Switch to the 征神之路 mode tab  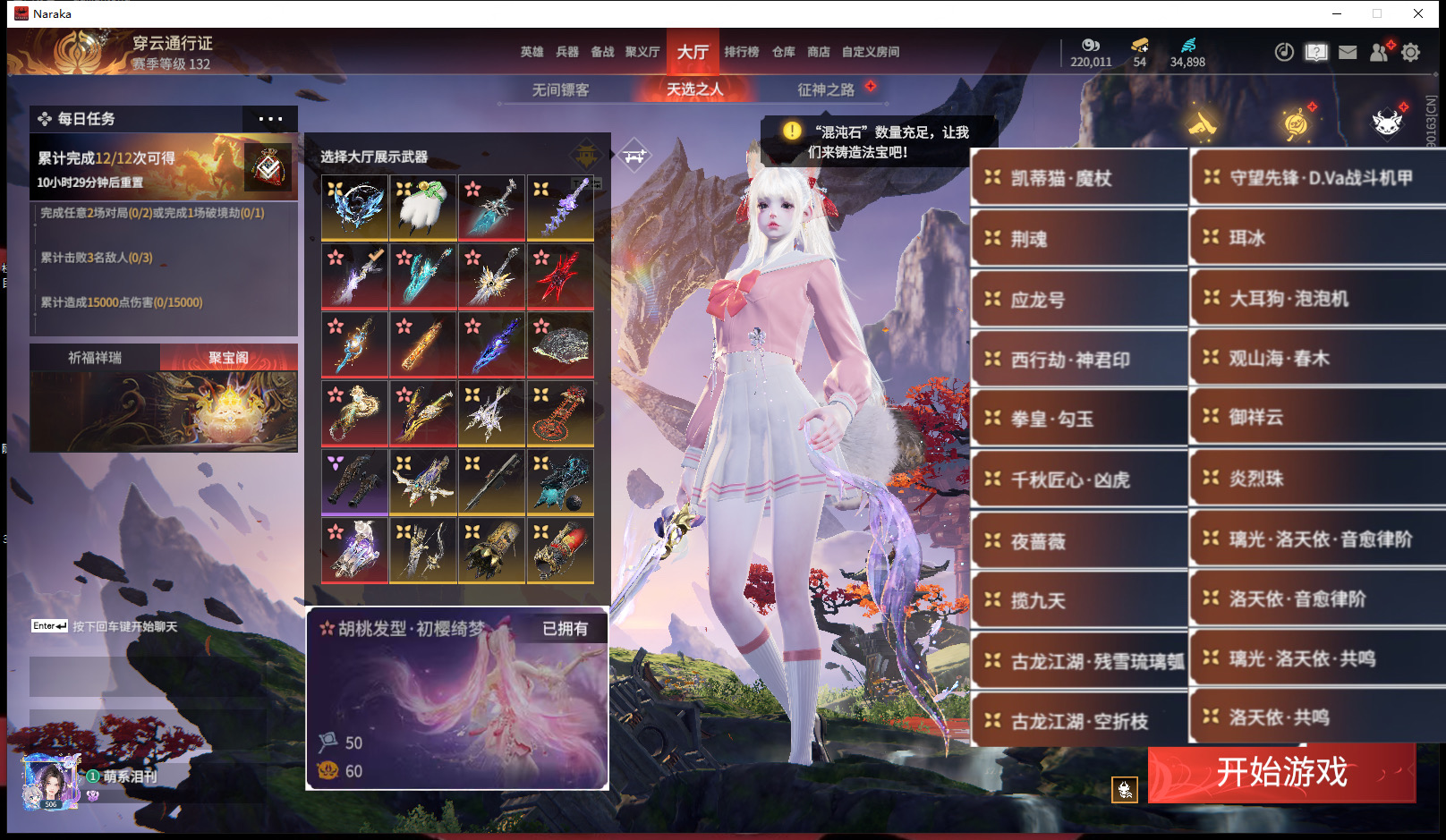pyautogui.click(x=825, y=89)
